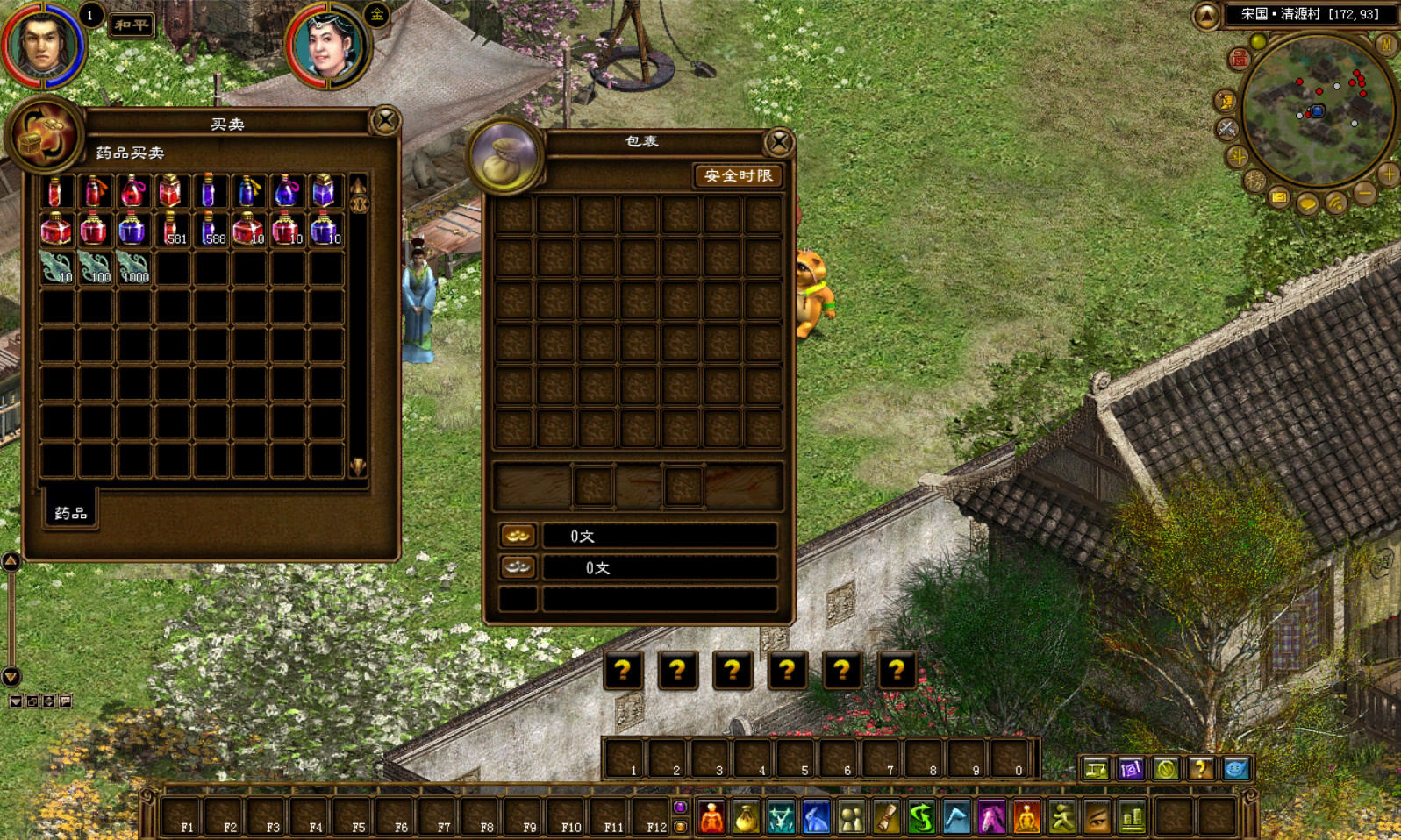1401x840 pixels.
Task: Click the crossed swords icon beside the minimap
Action: [1226, 129]
